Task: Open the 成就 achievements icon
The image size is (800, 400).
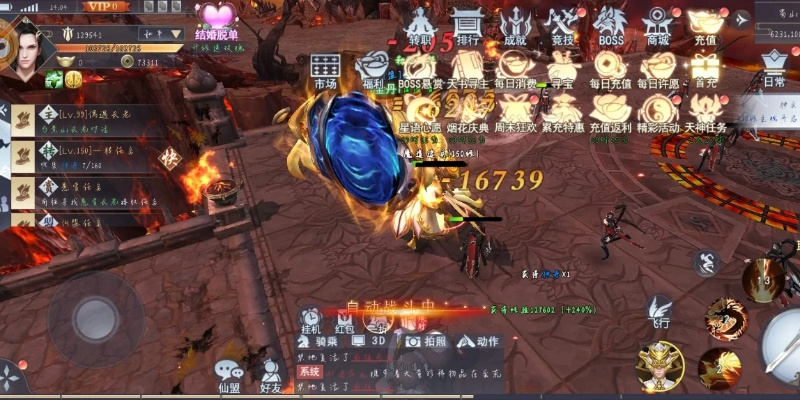Action: (515, 26)
